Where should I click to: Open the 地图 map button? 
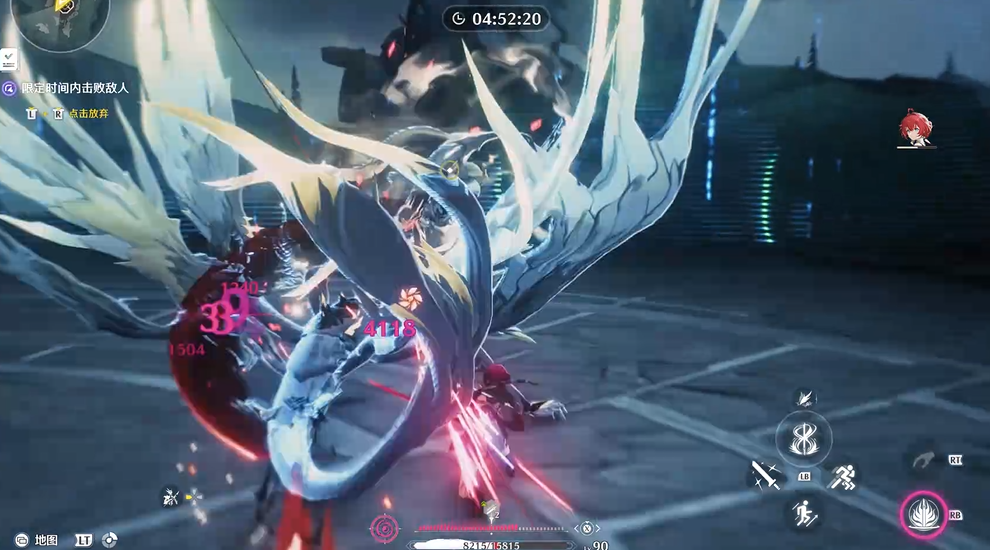click(x=46, y=540)
